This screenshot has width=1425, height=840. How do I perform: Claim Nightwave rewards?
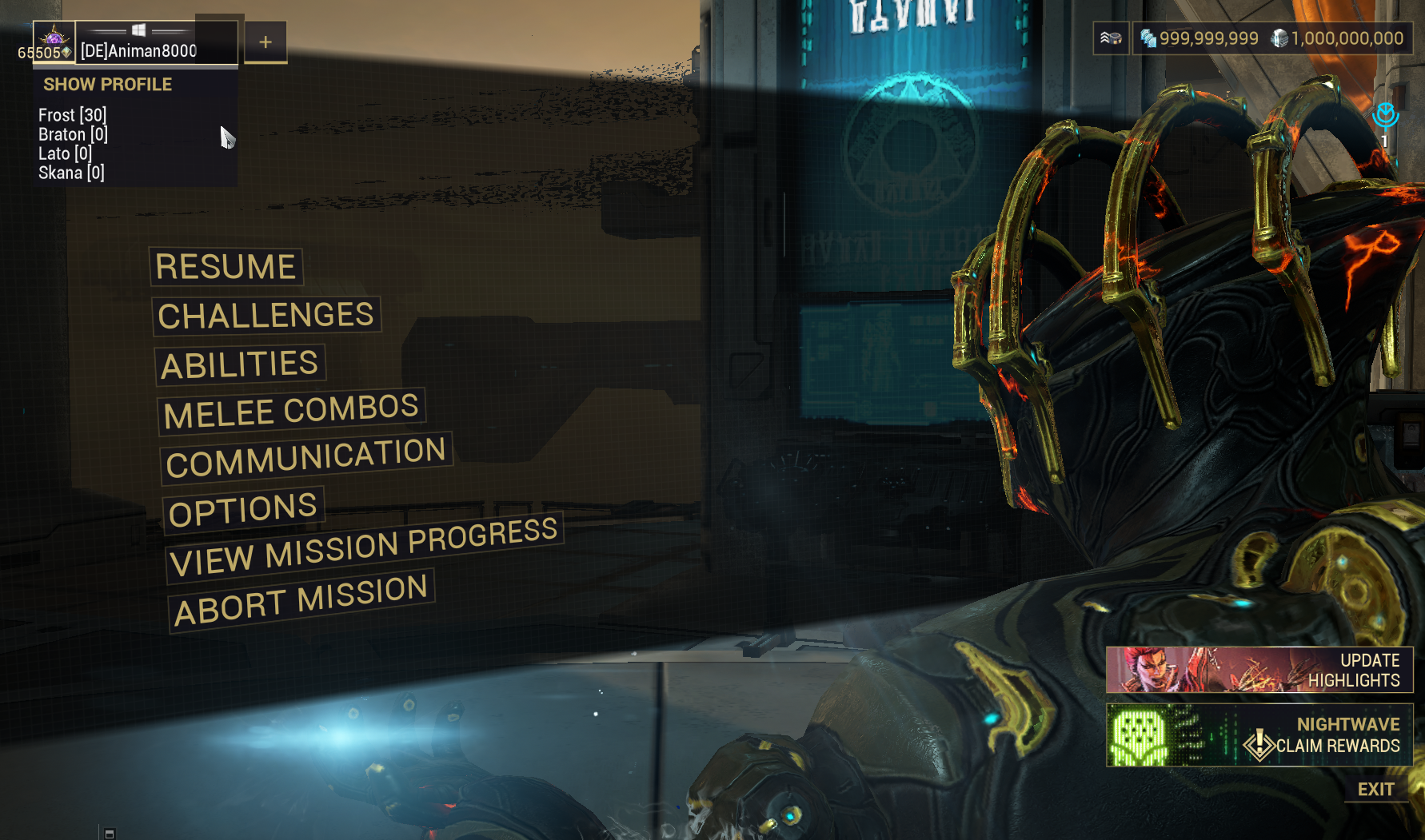(1259, 735)
